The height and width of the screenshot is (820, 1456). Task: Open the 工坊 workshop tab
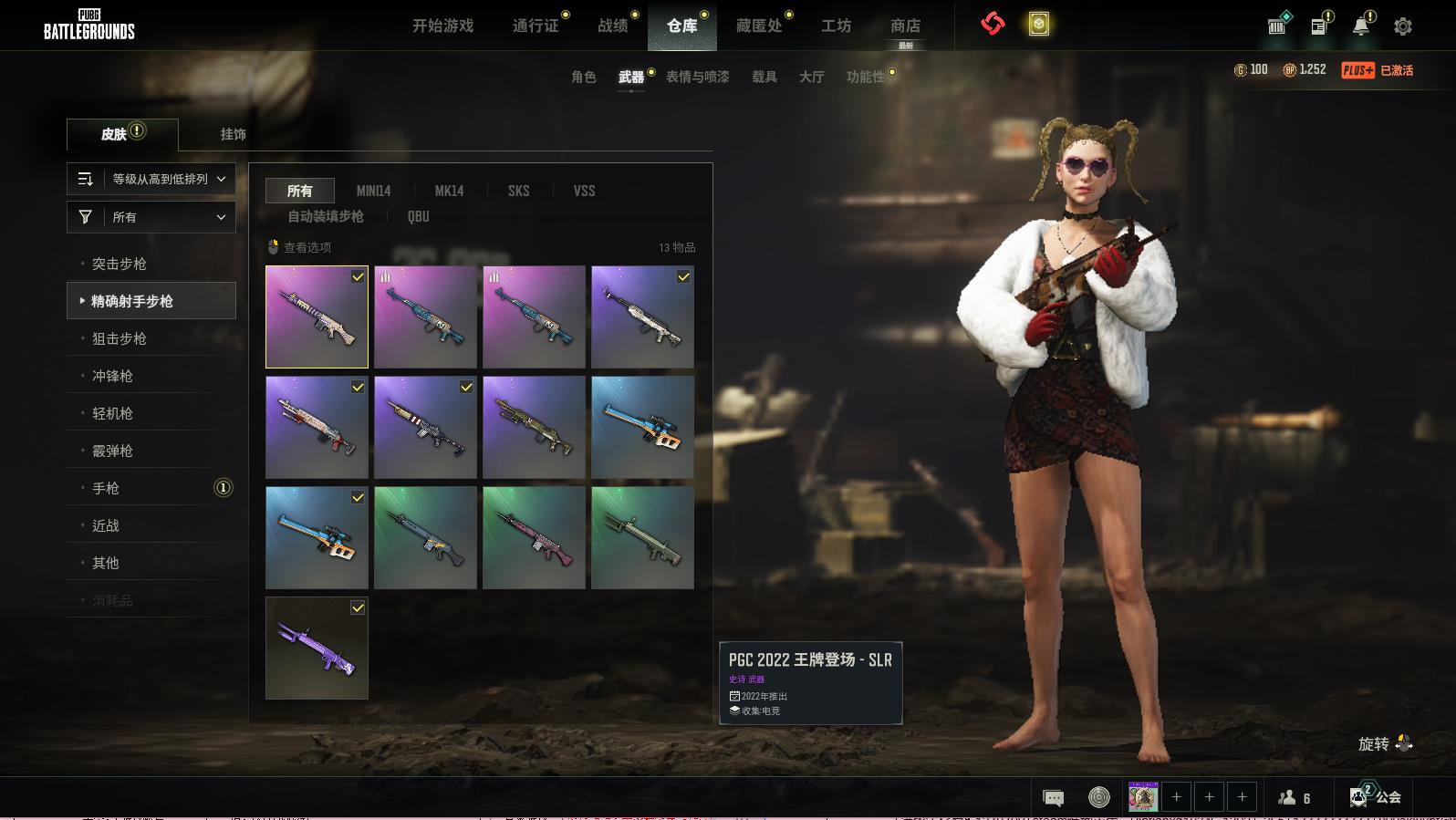836,26
